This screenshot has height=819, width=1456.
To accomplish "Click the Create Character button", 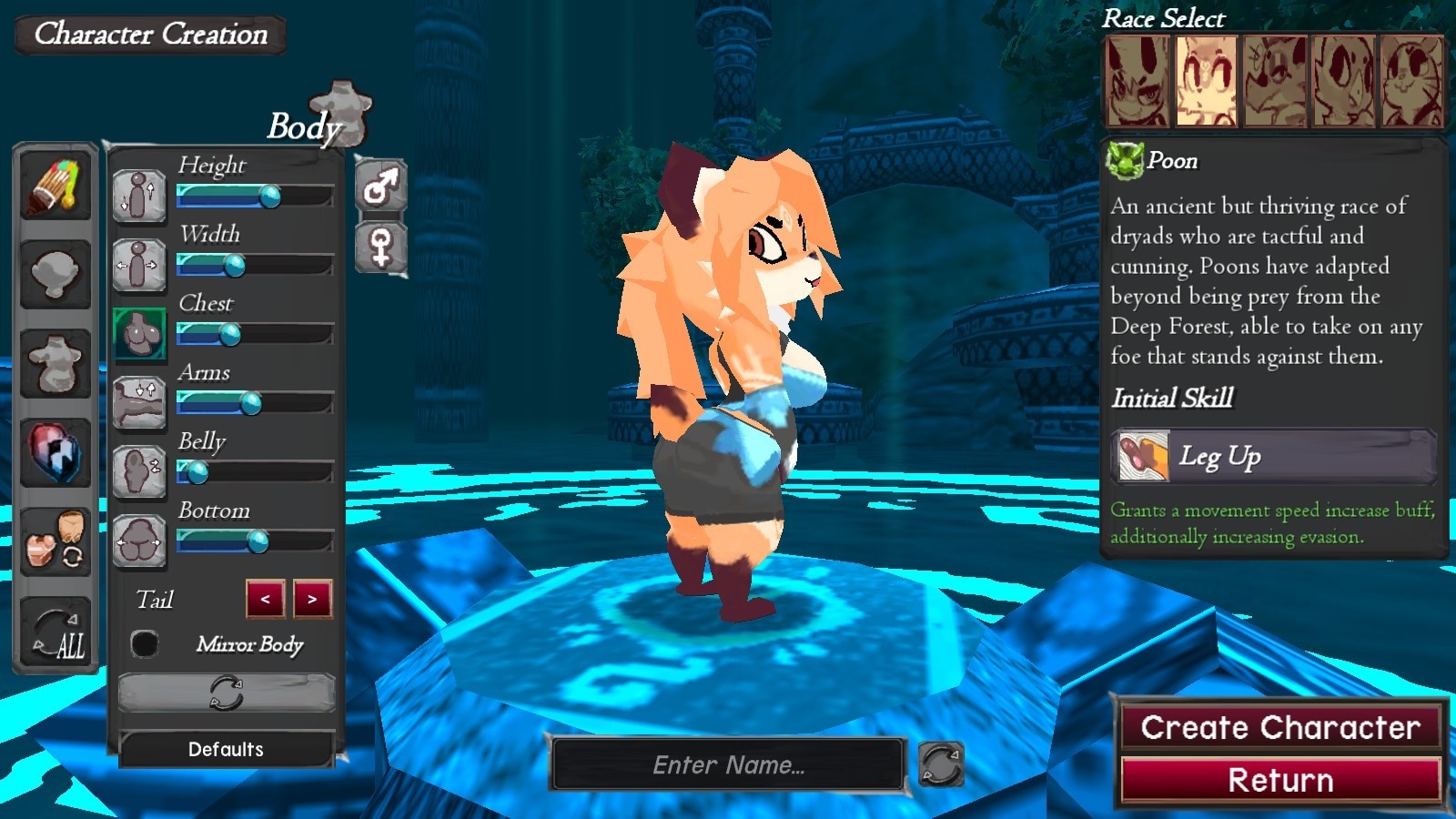I will pos(1279,727).
